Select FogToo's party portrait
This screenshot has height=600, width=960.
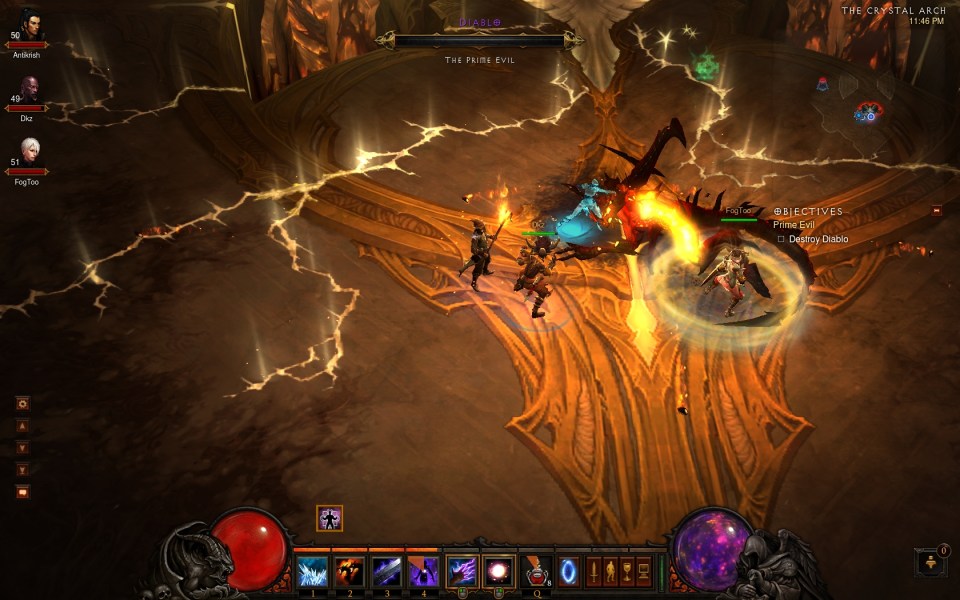tap(28, 153)
